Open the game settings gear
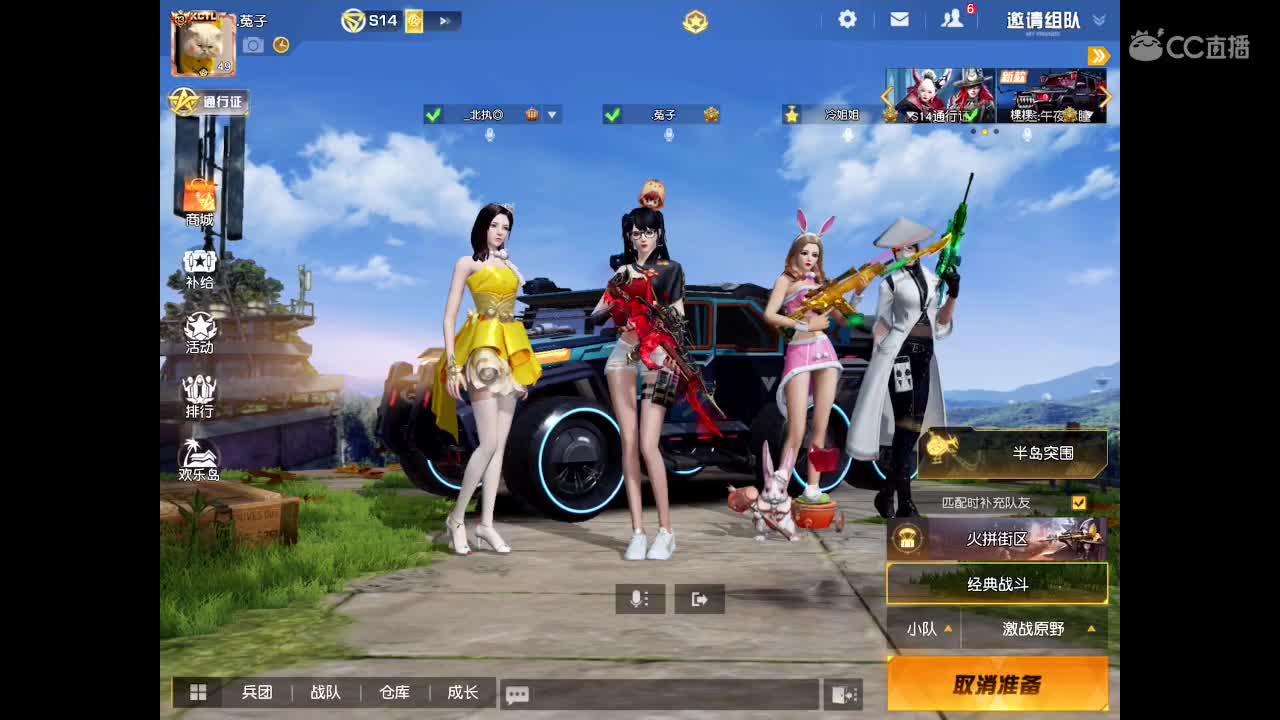The height and width of the screenshot is (720, 1280). 846,18
